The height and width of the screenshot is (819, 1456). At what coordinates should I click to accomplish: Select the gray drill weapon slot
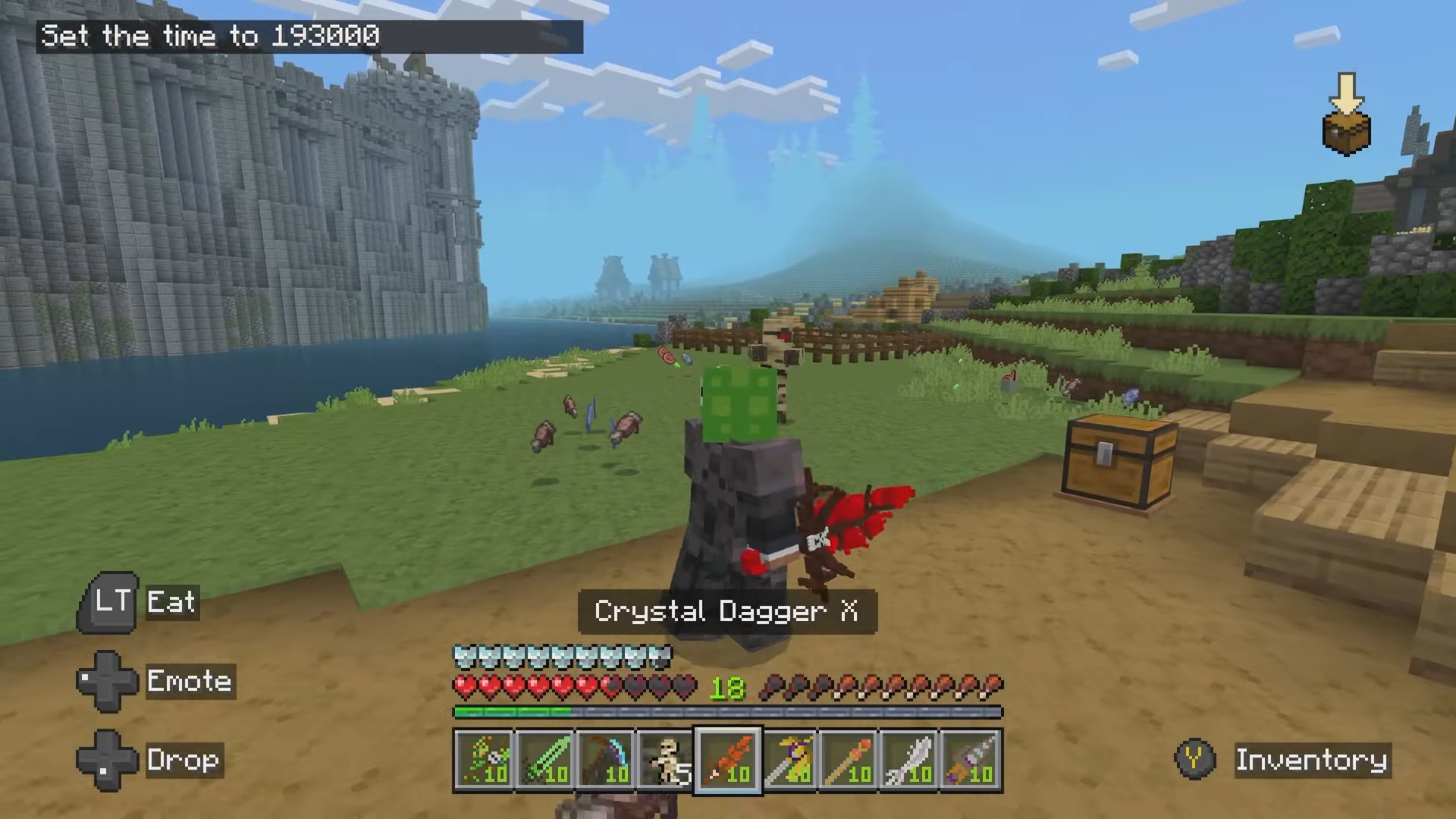point(971,760)
